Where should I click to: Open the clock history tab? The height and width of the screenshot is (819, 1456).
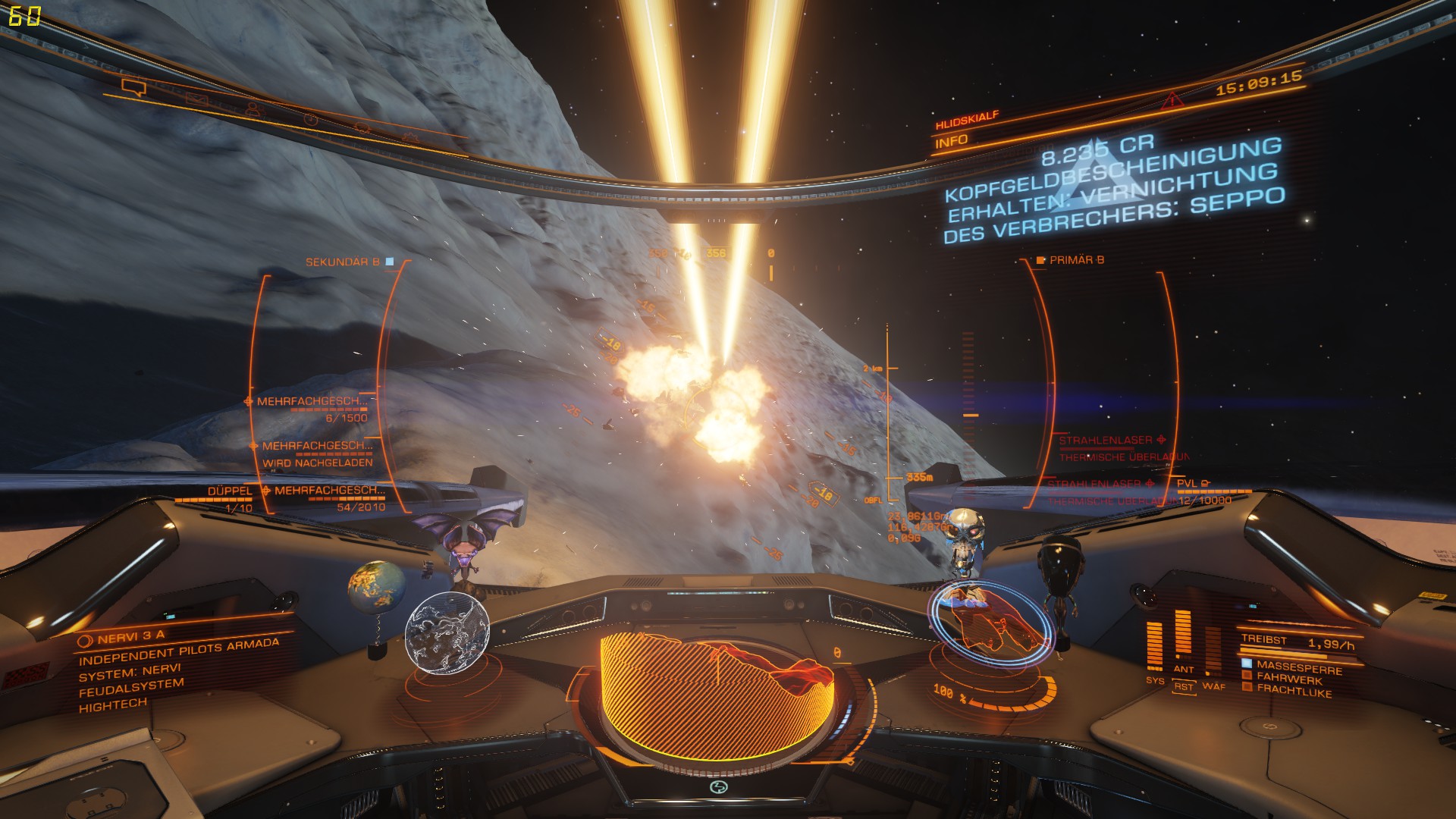tap(309, 119)
